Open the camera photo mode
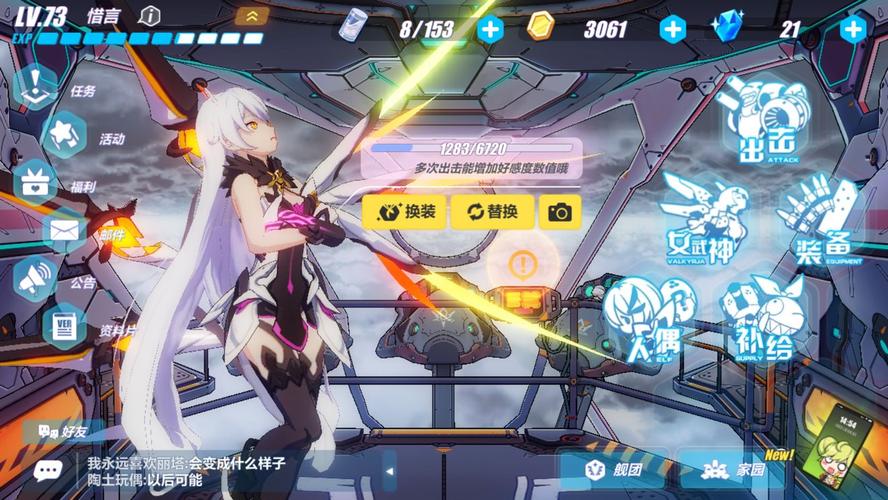This screenshot has width=888, height=500. pos(560,212)
